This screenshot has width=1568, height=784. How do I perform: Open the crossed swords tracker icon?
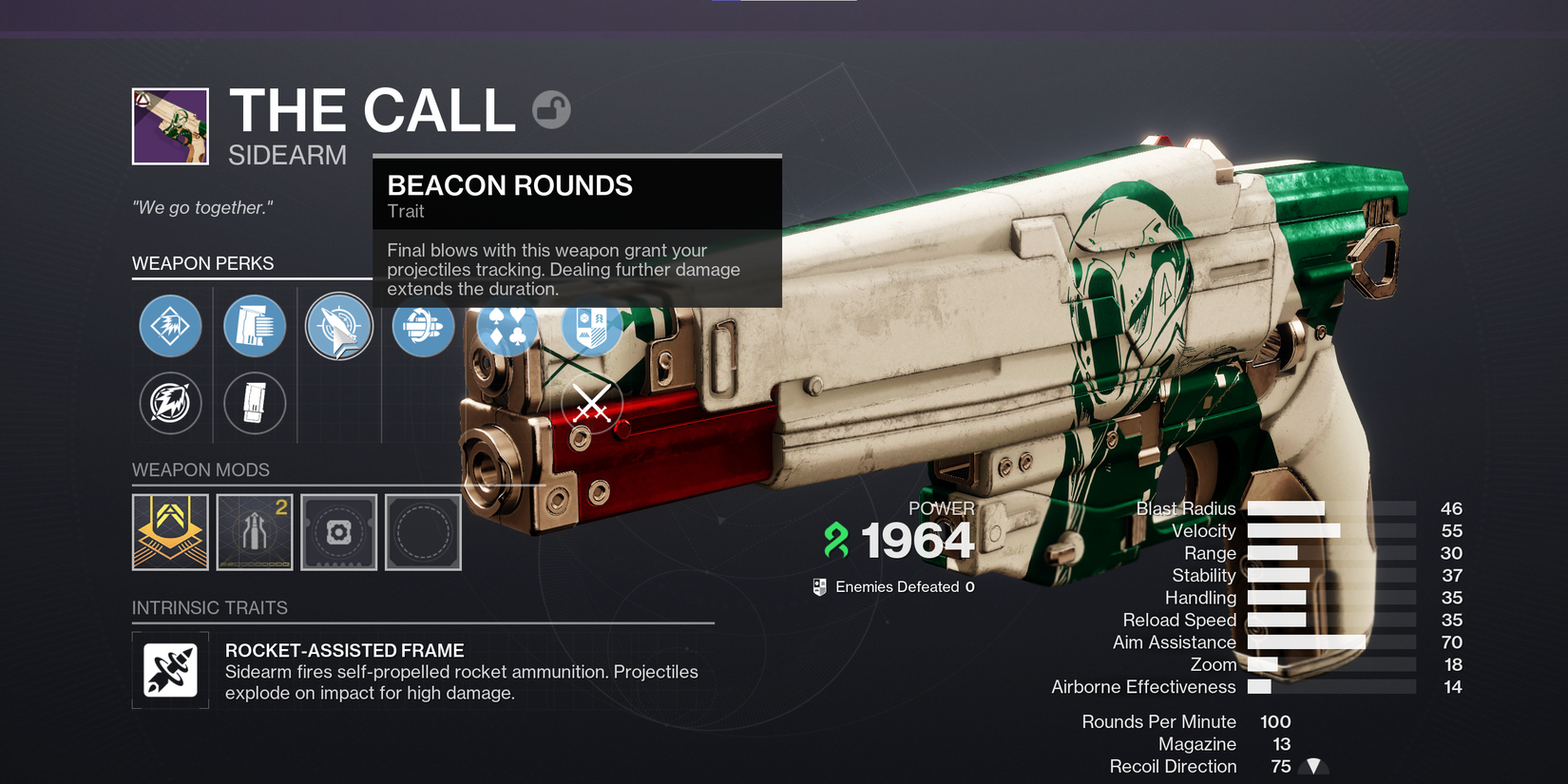[x=592, y=404]
